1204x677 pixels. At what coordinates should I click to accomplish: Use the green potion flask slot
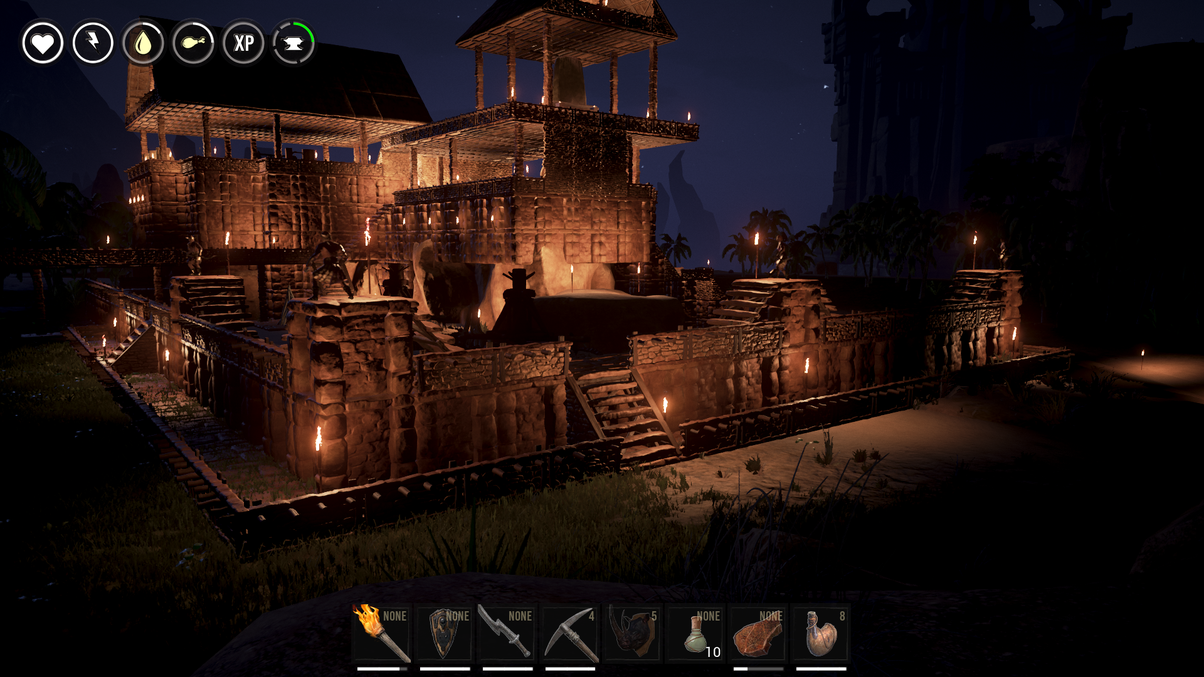click(x=696, y=634)
